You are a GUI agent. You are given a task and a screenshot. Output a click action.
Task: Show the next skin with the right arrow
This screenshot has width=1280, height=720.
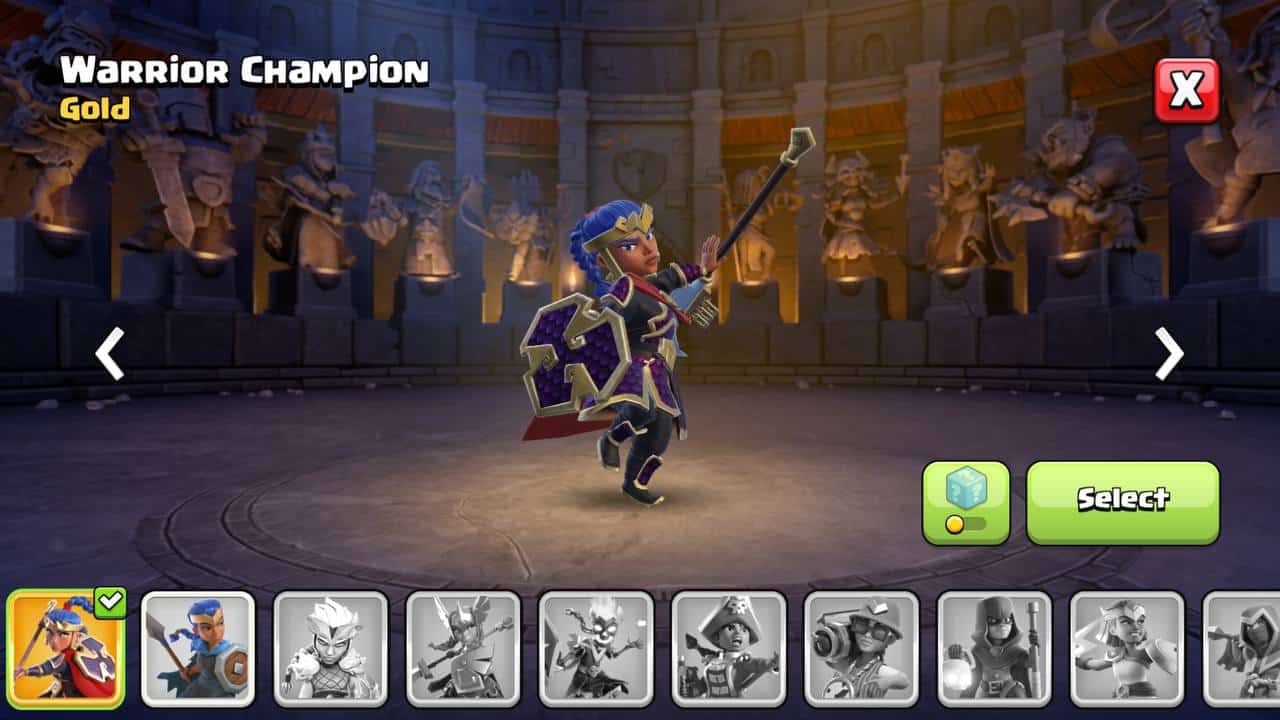1169,354
